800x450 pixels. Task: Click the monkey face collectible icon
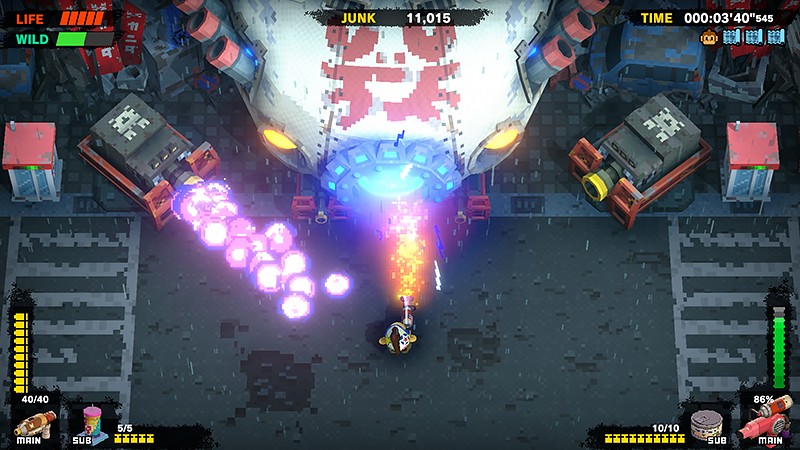[708, 37]
